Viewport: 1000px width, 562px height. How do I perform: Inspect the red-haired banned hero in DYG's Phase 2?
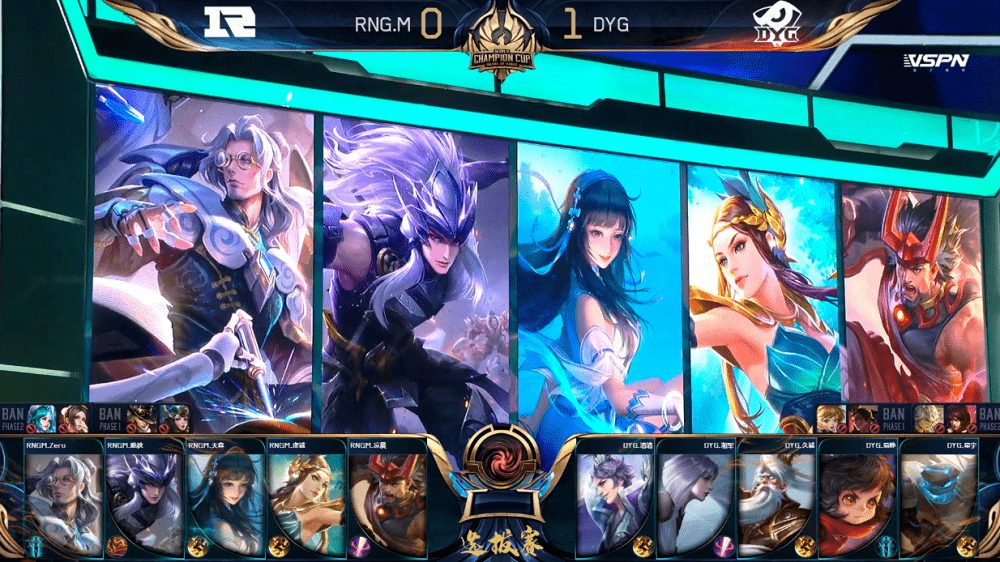pyautogui.click(x=959, y=417)
